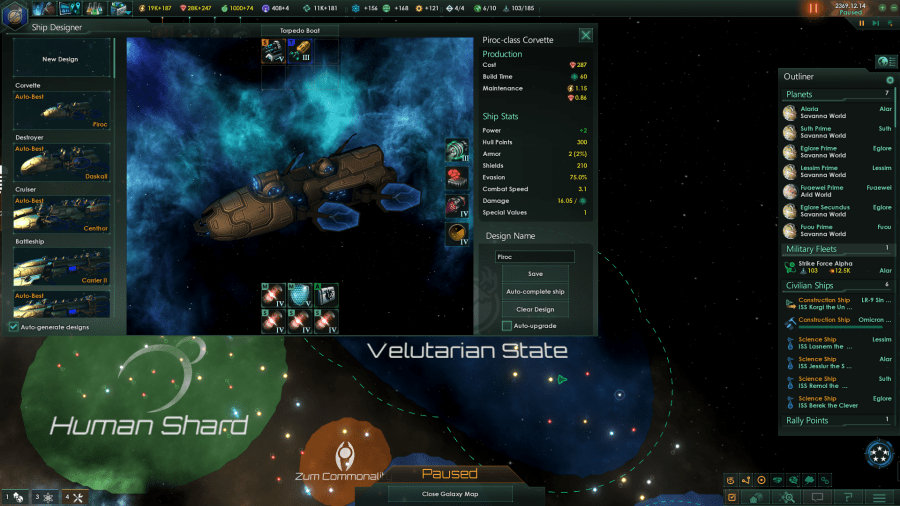Clear the current ship design
Image resolution: width=900 pixels, height=506 pixels.
tap(535, 309)
